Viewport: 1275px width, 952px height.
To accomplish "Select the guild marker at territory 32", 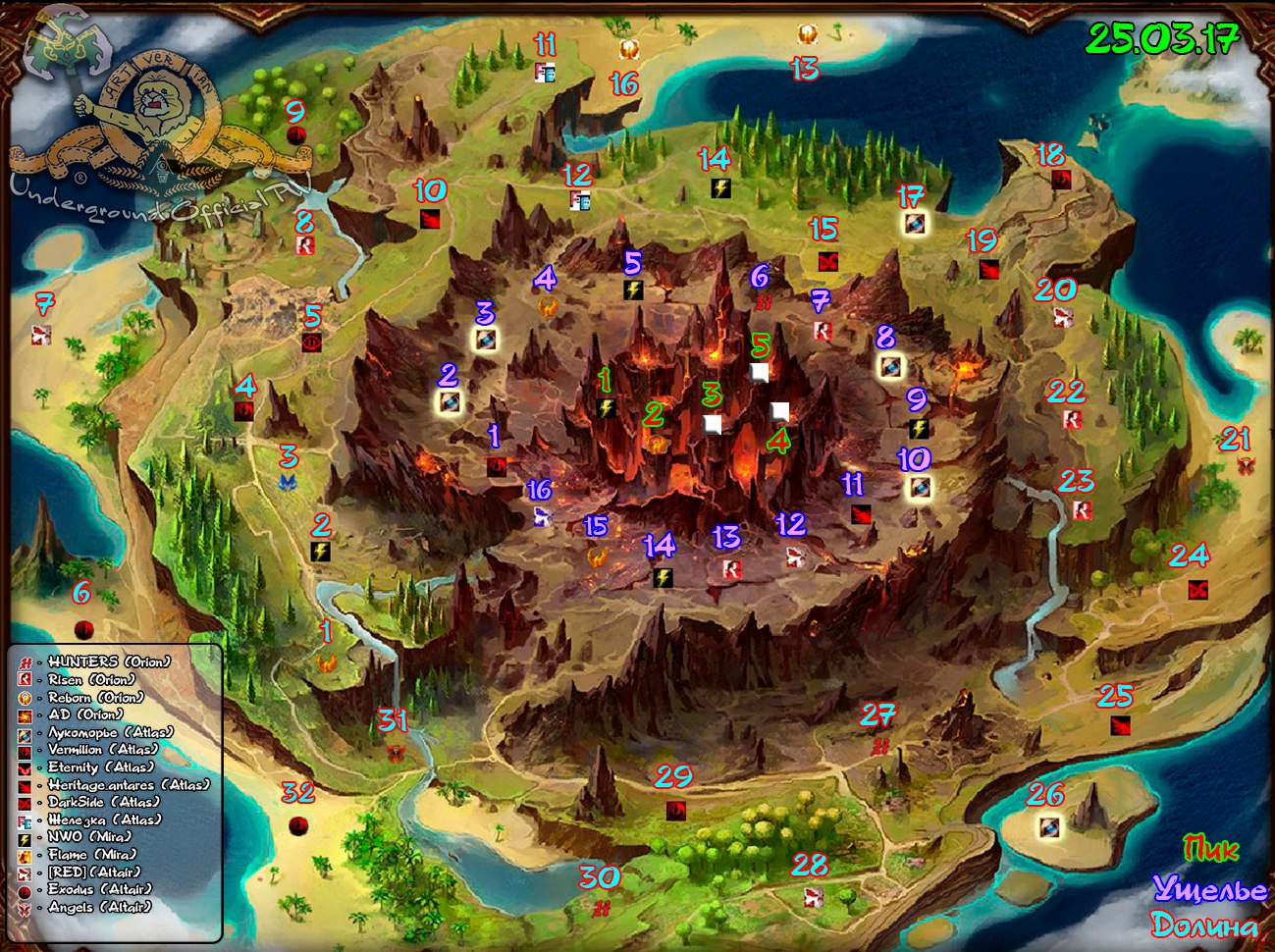I will [298, 825].
